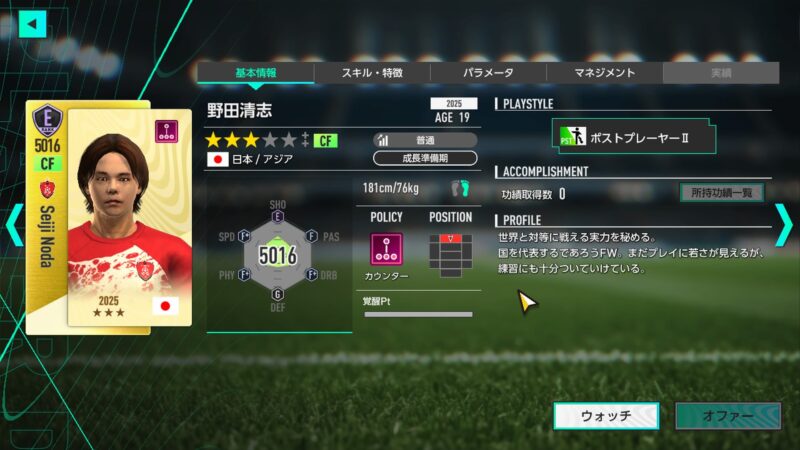Select the ポストプレーヤーII playstyle box
The width and height of the screenshot is (800, 450).
634,135
